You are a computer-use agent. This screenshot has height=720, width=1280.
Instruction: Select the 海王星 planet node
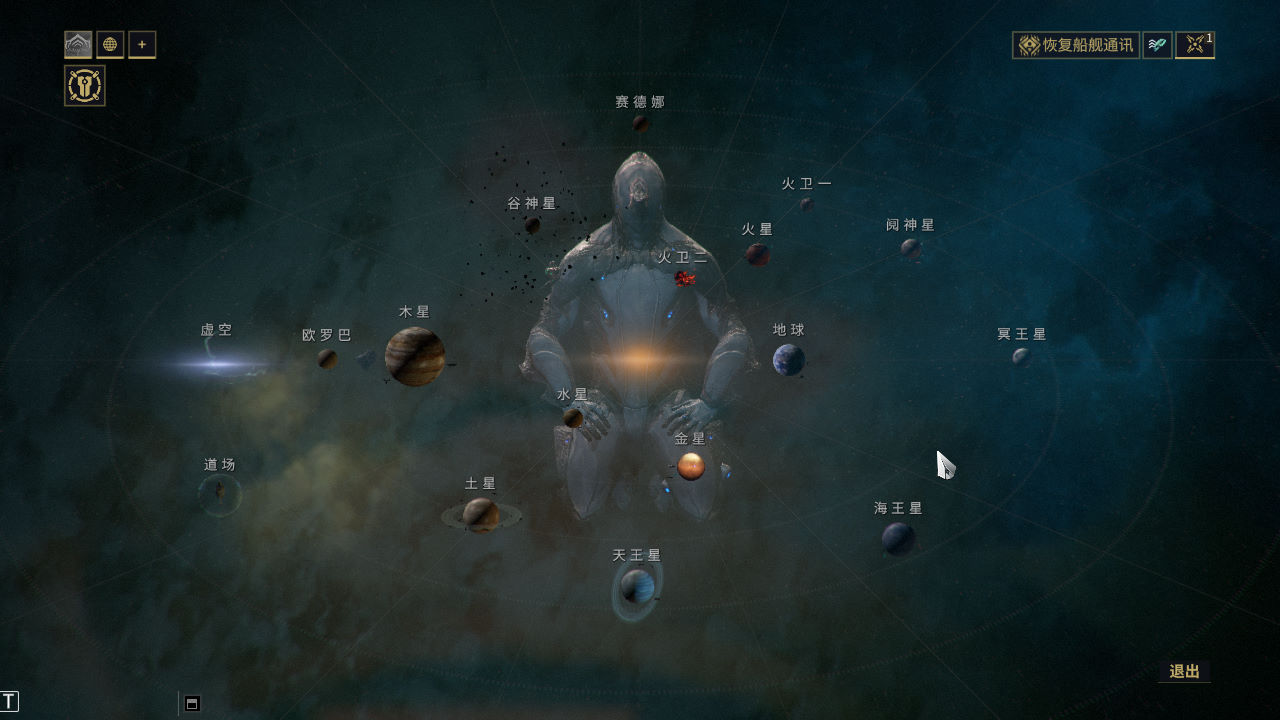(x=898, y=538)
